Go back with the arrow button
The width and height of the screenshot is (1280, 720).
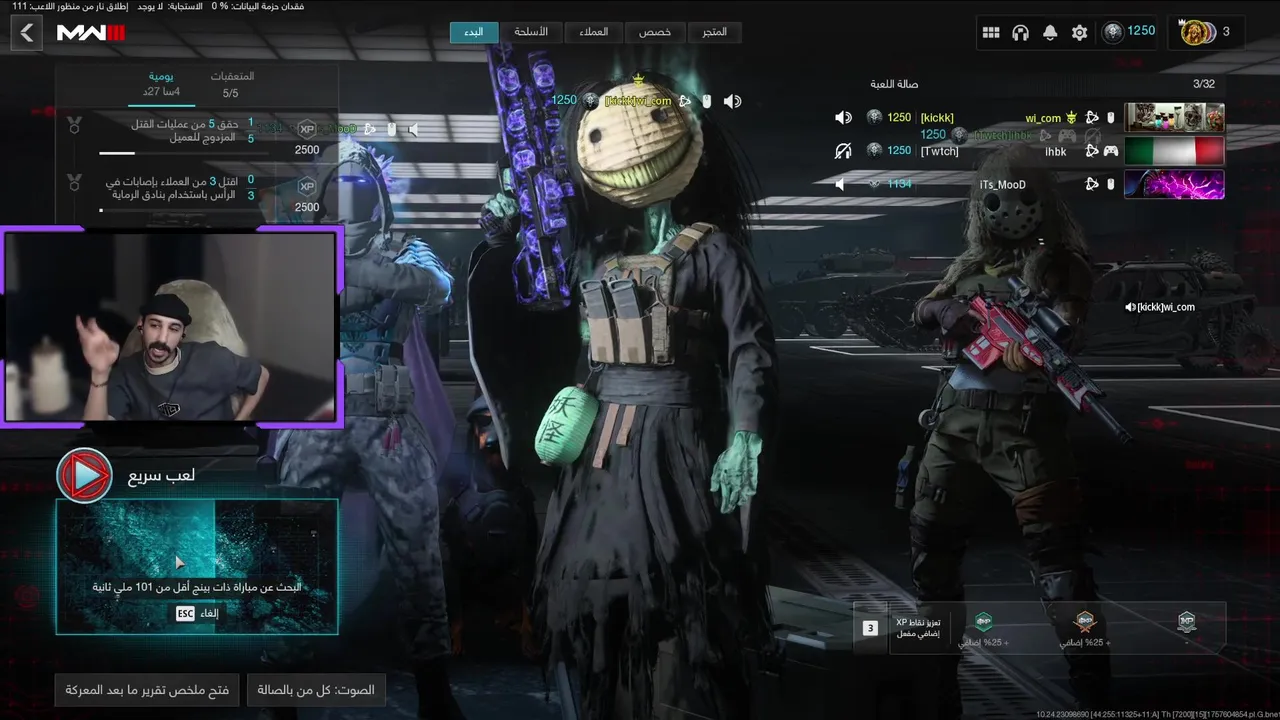[x=27, y=33]
